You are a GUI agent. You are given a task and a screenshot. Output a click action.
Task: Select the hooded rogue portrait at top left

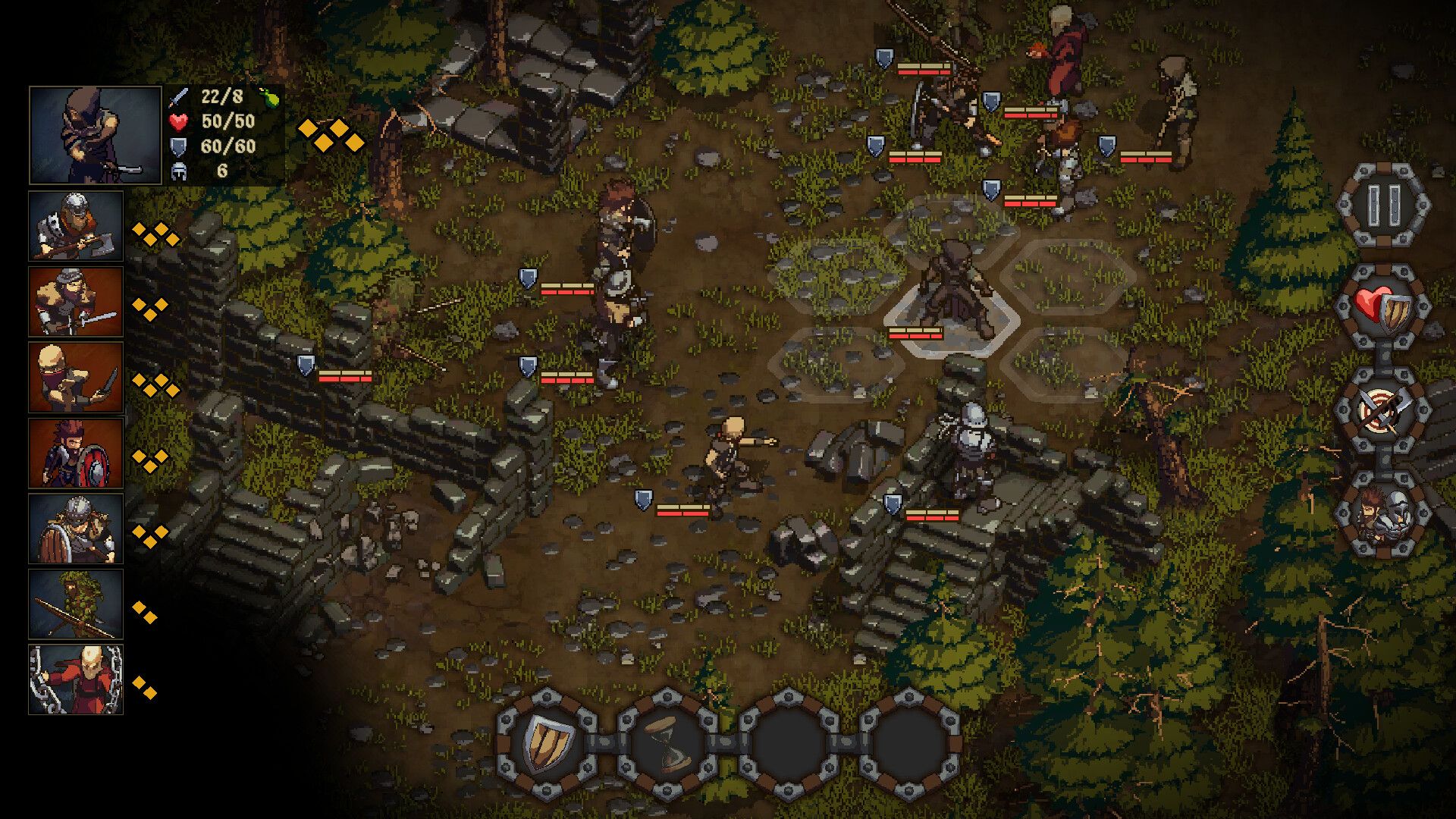point(96,135)
